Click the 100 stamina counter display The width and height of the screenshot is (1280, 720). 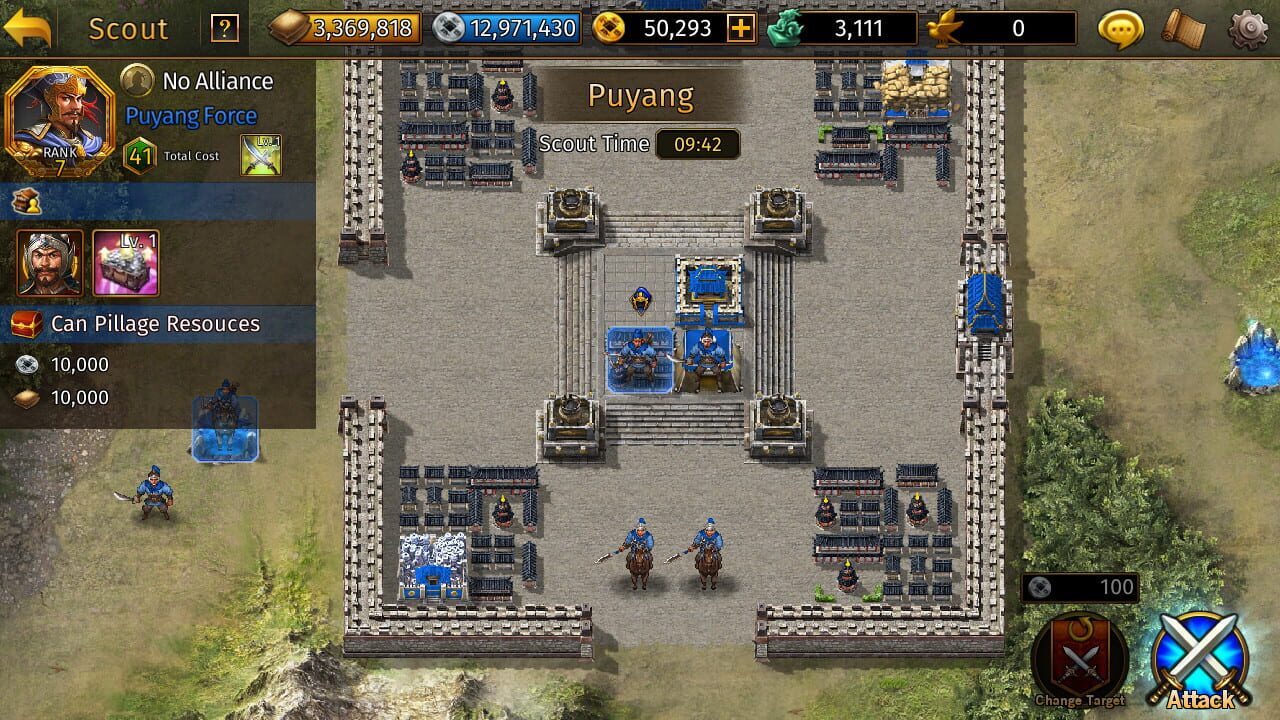coord(1080,587)
